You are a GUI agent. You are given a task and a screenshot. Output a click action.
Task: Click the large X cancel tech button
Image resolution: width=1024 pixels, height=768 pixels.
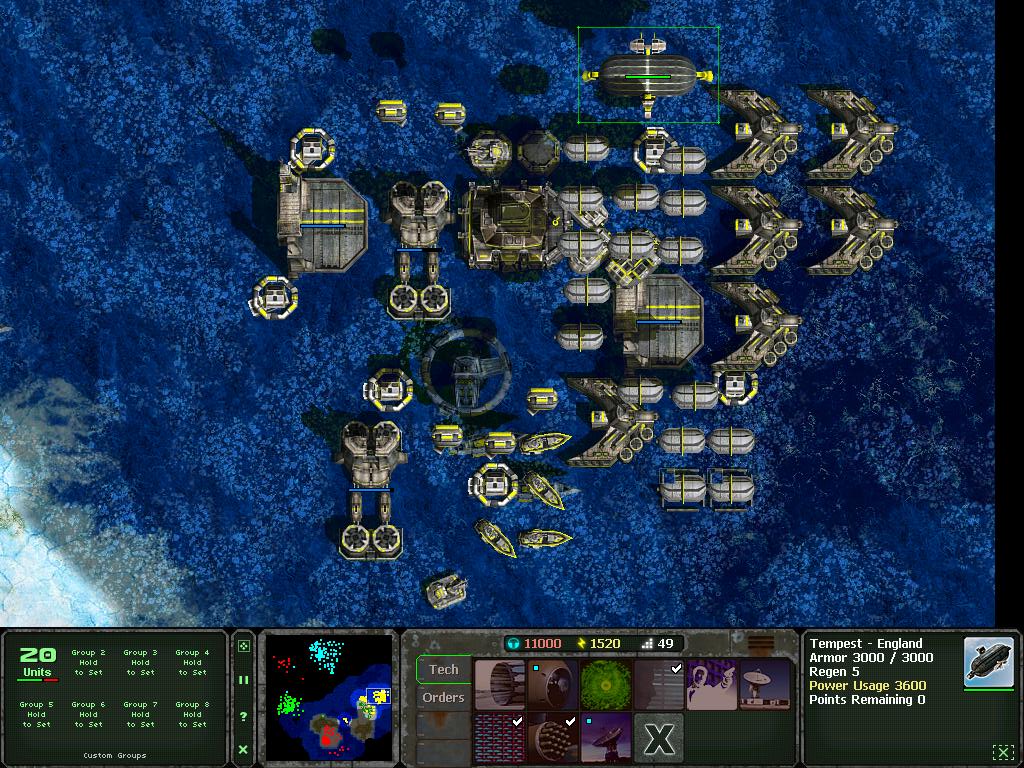pos(659,739)
